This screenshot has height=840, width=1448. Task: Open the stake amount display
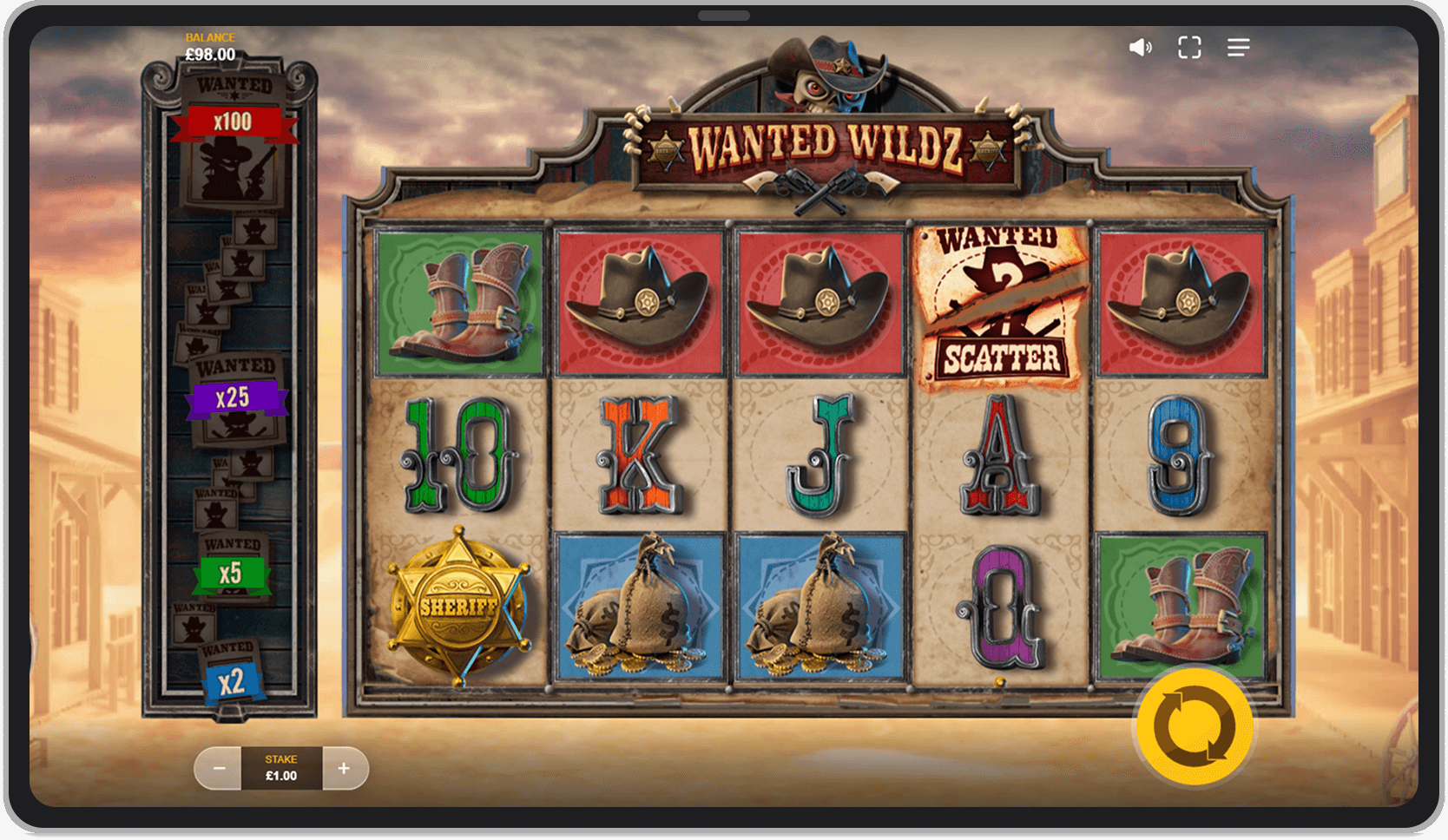[x=280, y=768]
